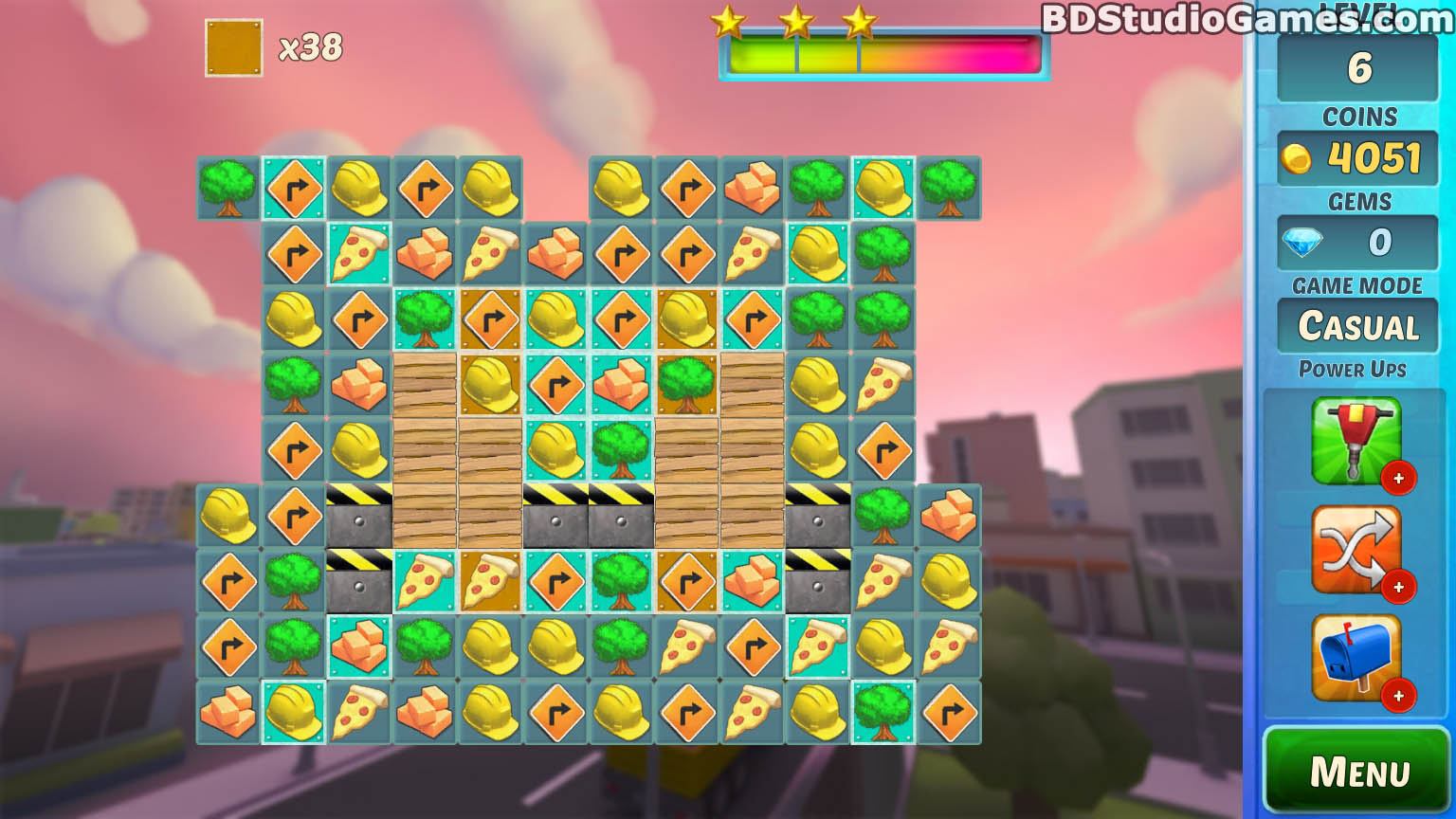Open the green Menu button
The width and height of the screenshot is (1456, 819).
1357,772
